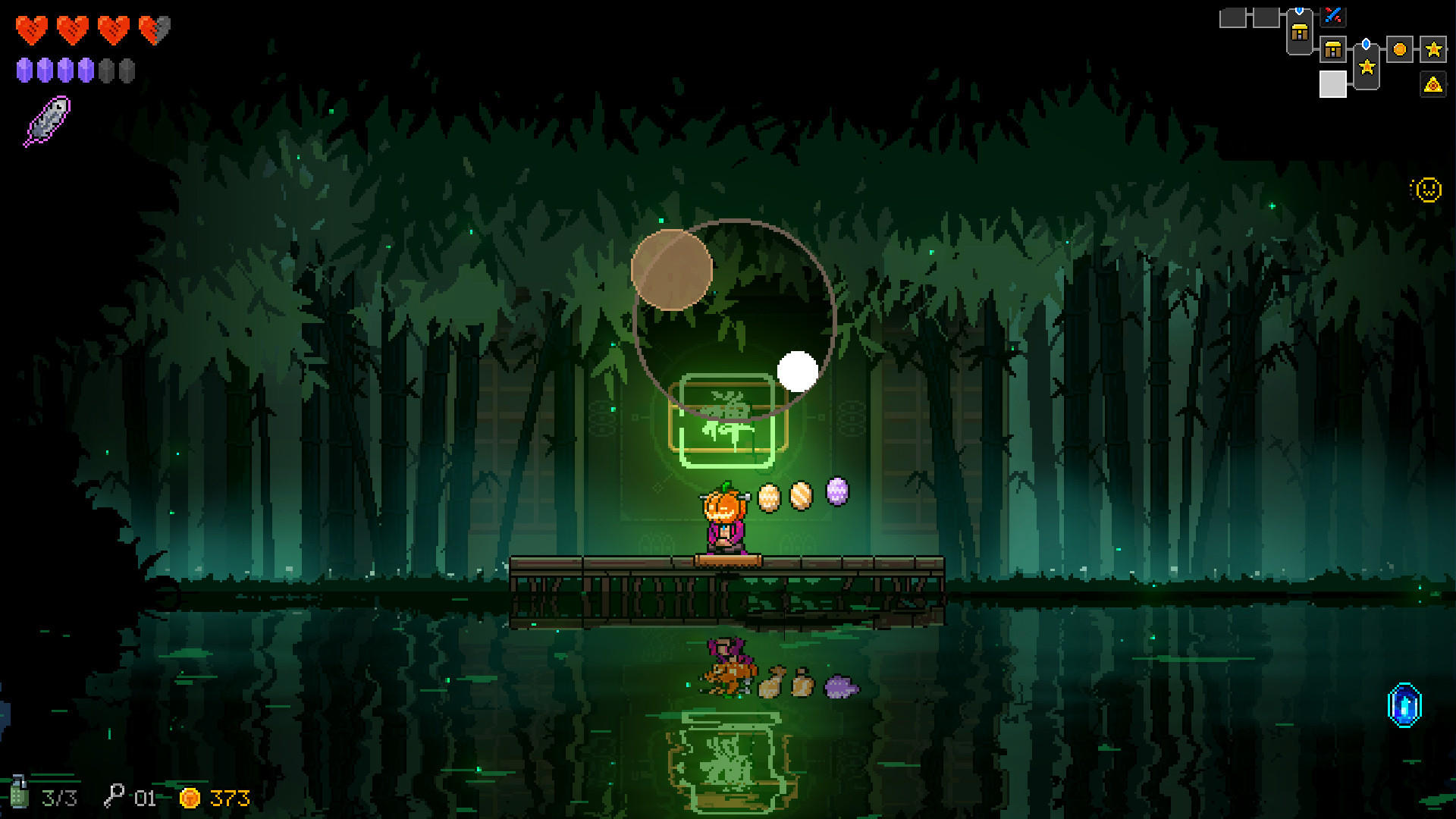
Task: Click the blue gem marker above the current room
Action: [1366, 43]
